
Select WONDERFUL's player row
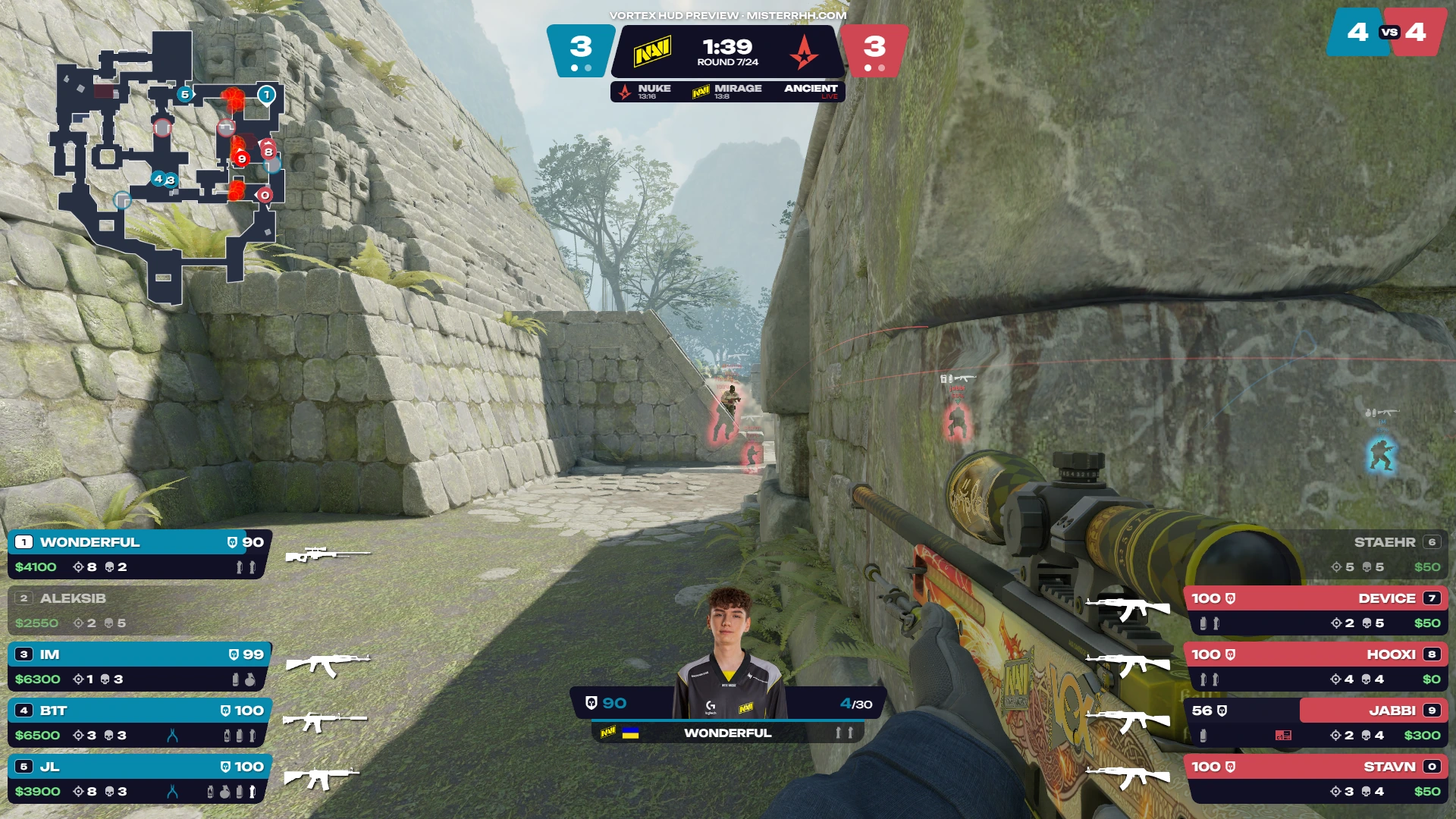point(140,554)
